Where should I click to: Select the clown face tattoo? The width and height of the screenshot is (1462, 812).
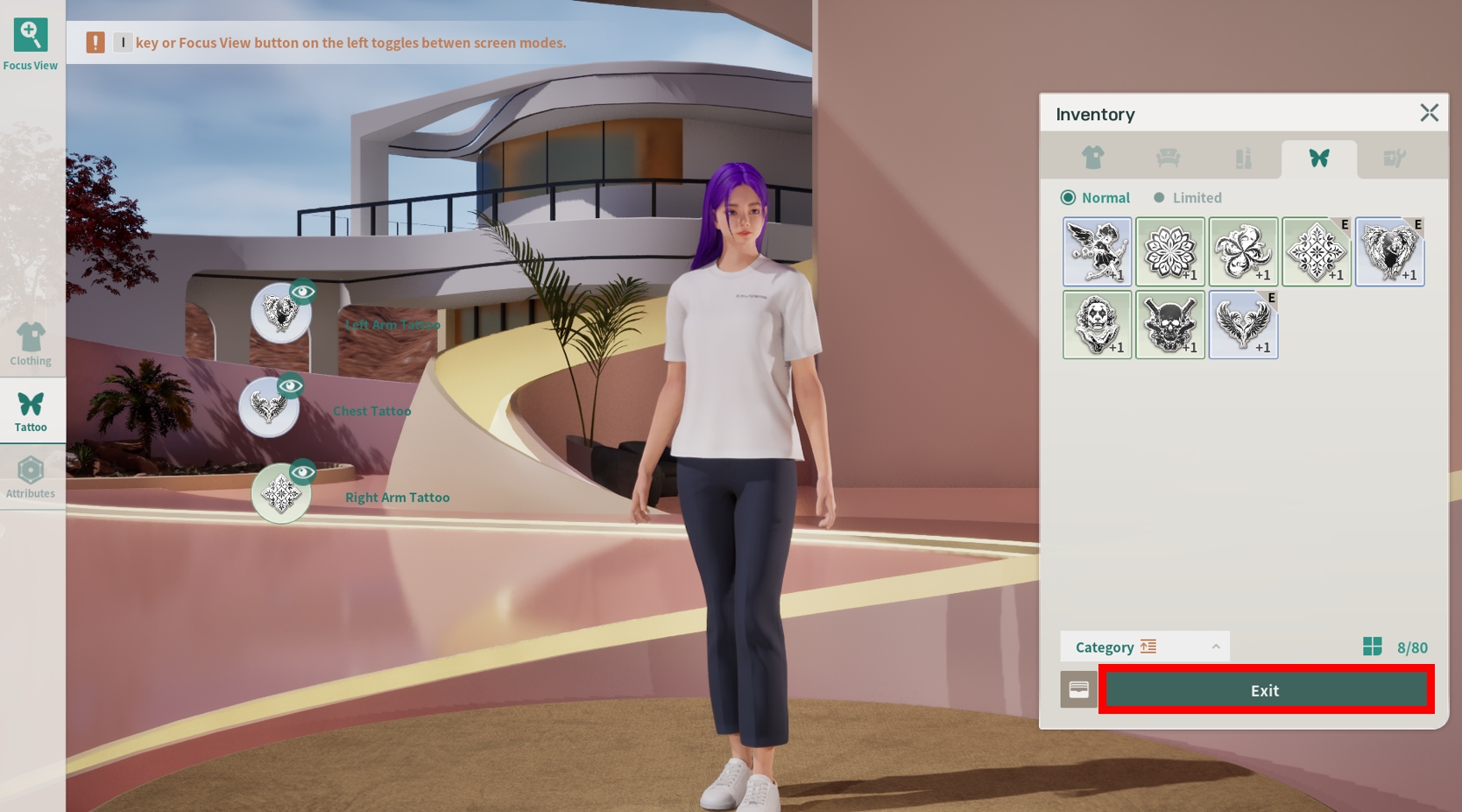click(1097, 325)
